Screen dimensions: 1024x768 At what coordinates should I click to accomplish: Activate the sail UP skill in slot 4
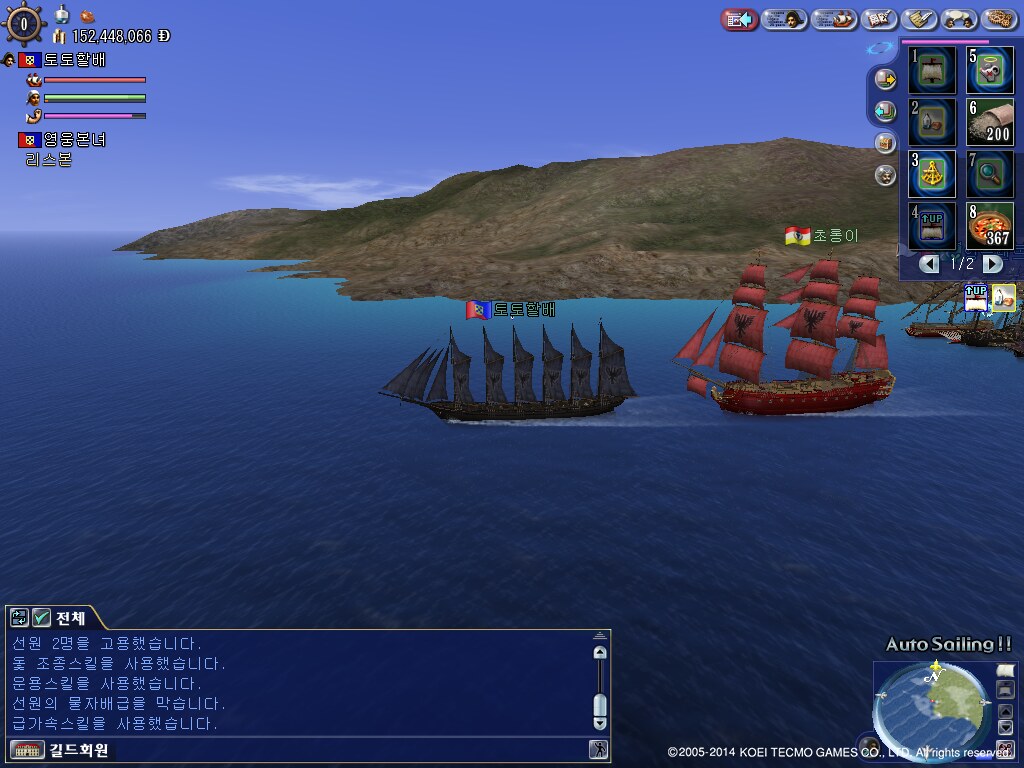(933, 226)
